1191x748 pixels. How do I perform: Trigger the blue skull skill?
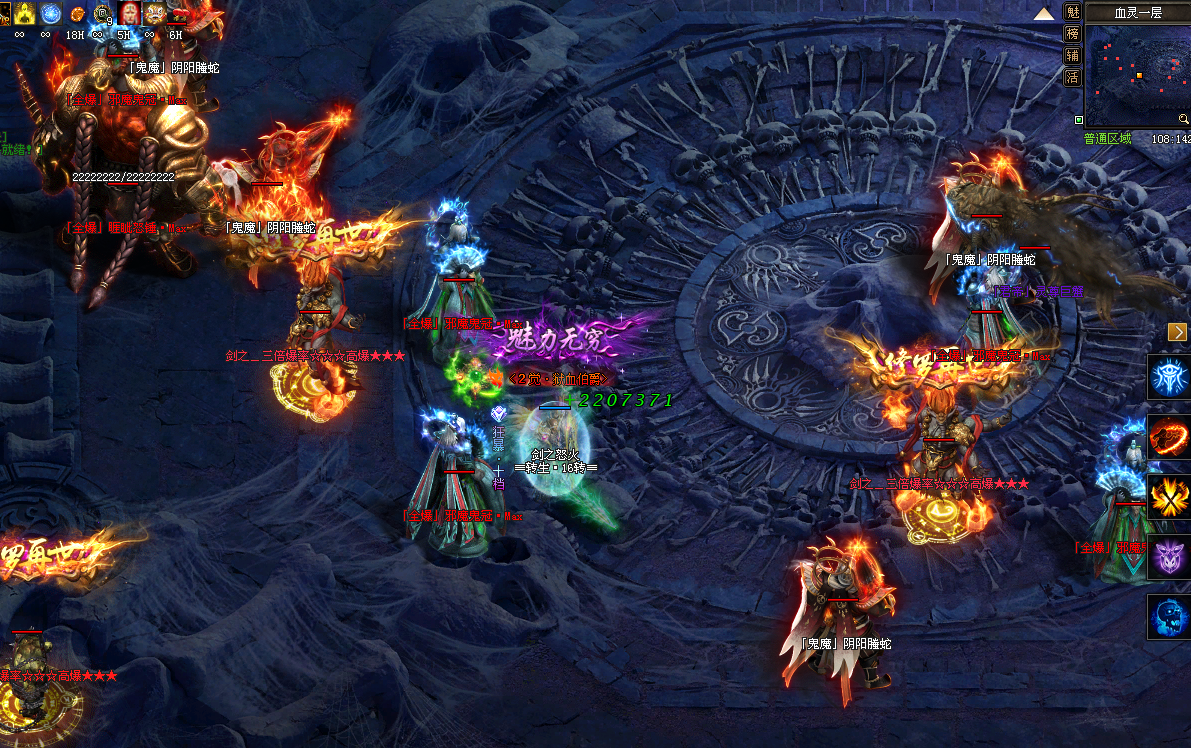1168,616
